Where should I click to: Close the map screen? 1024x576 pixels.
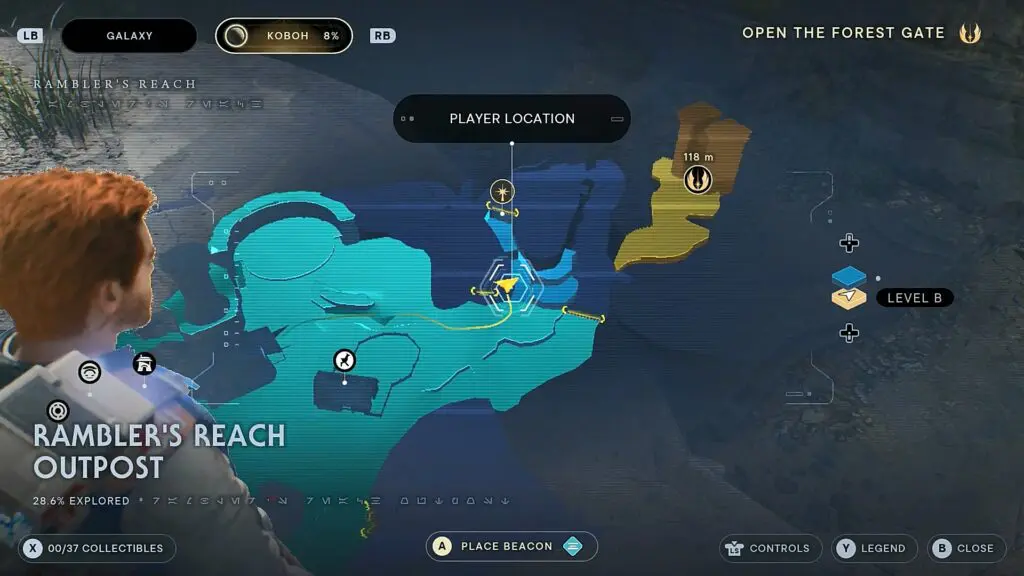[x=965, y=548]
